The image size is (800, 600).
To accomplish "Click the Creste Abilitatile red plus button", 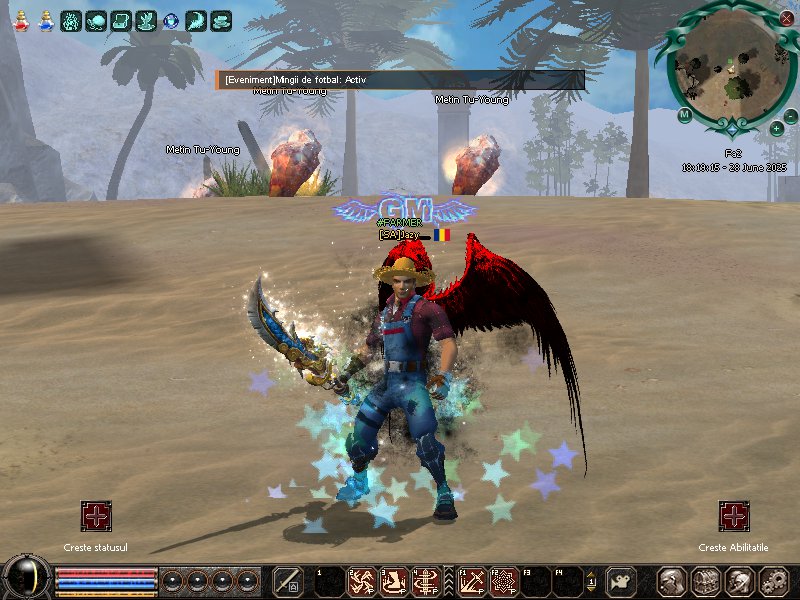I will tap(734, 516).
